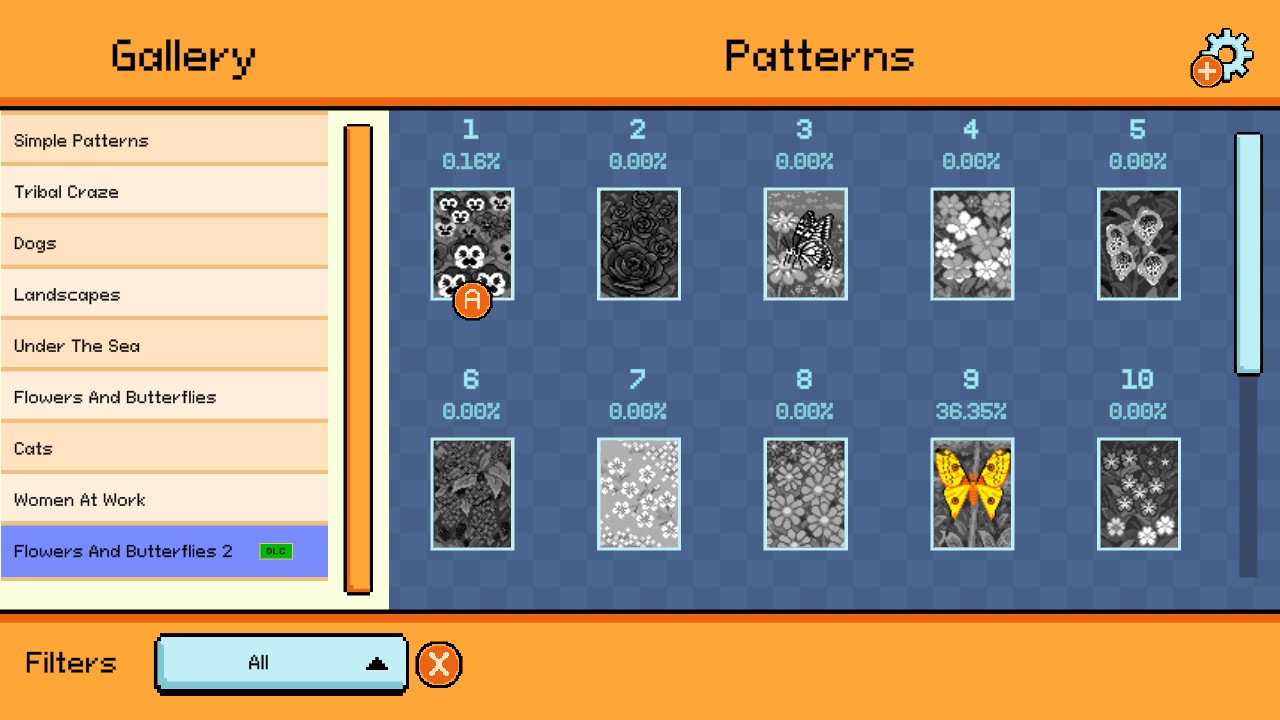Viewport: 1280px width, 720px height.
Task: Select the yellow butterfly pattern numbered 9
Action: pos(971,492)
